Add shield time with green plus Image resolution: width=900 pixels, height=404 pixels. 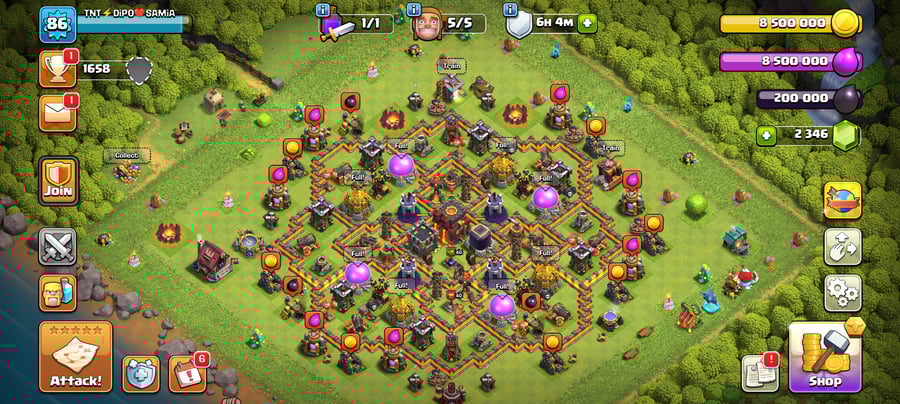click(586, 23)
